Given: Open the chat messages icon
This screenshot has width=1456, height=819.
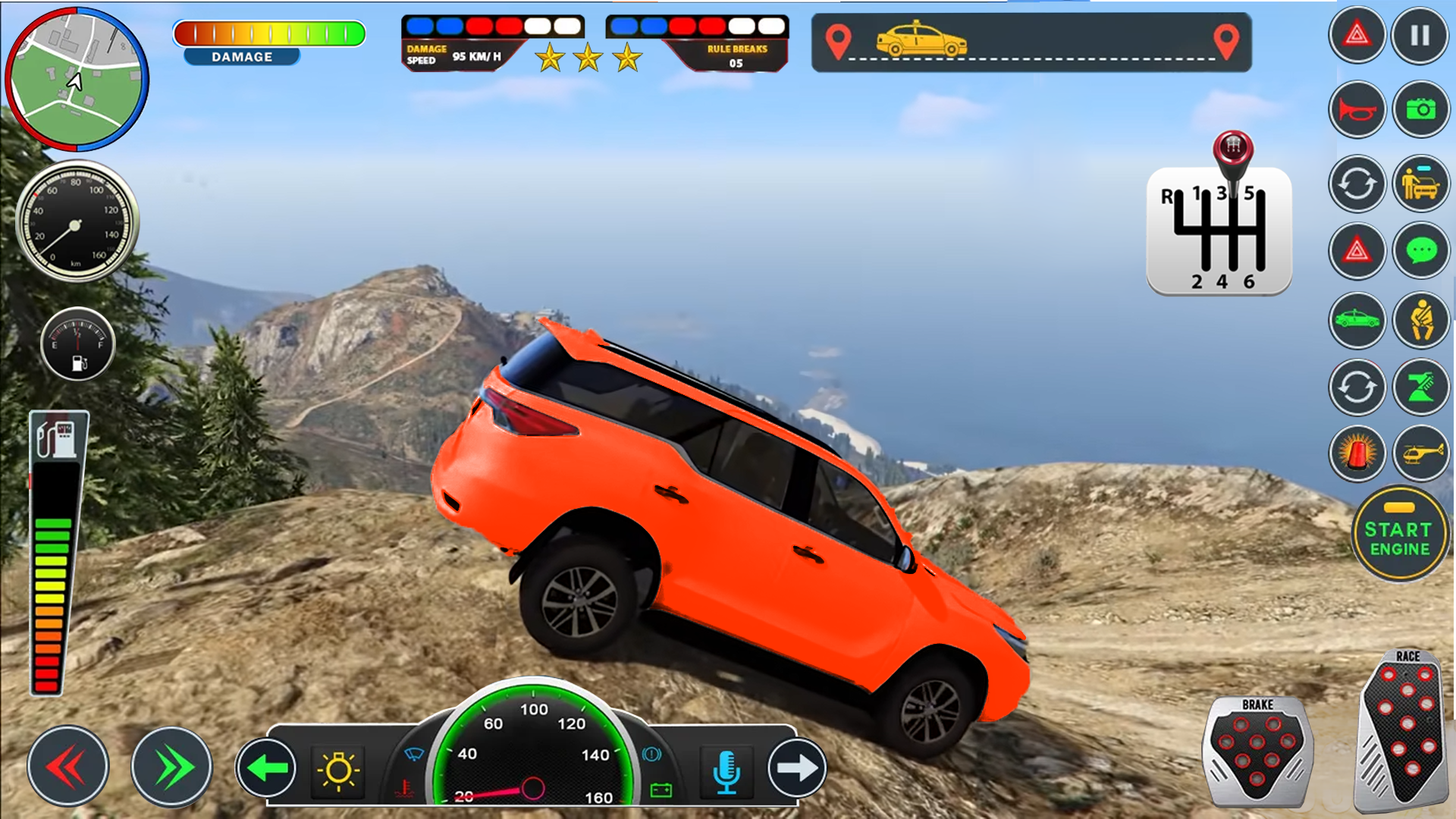Looking at the screenshot, I should tap(1422, 251).
